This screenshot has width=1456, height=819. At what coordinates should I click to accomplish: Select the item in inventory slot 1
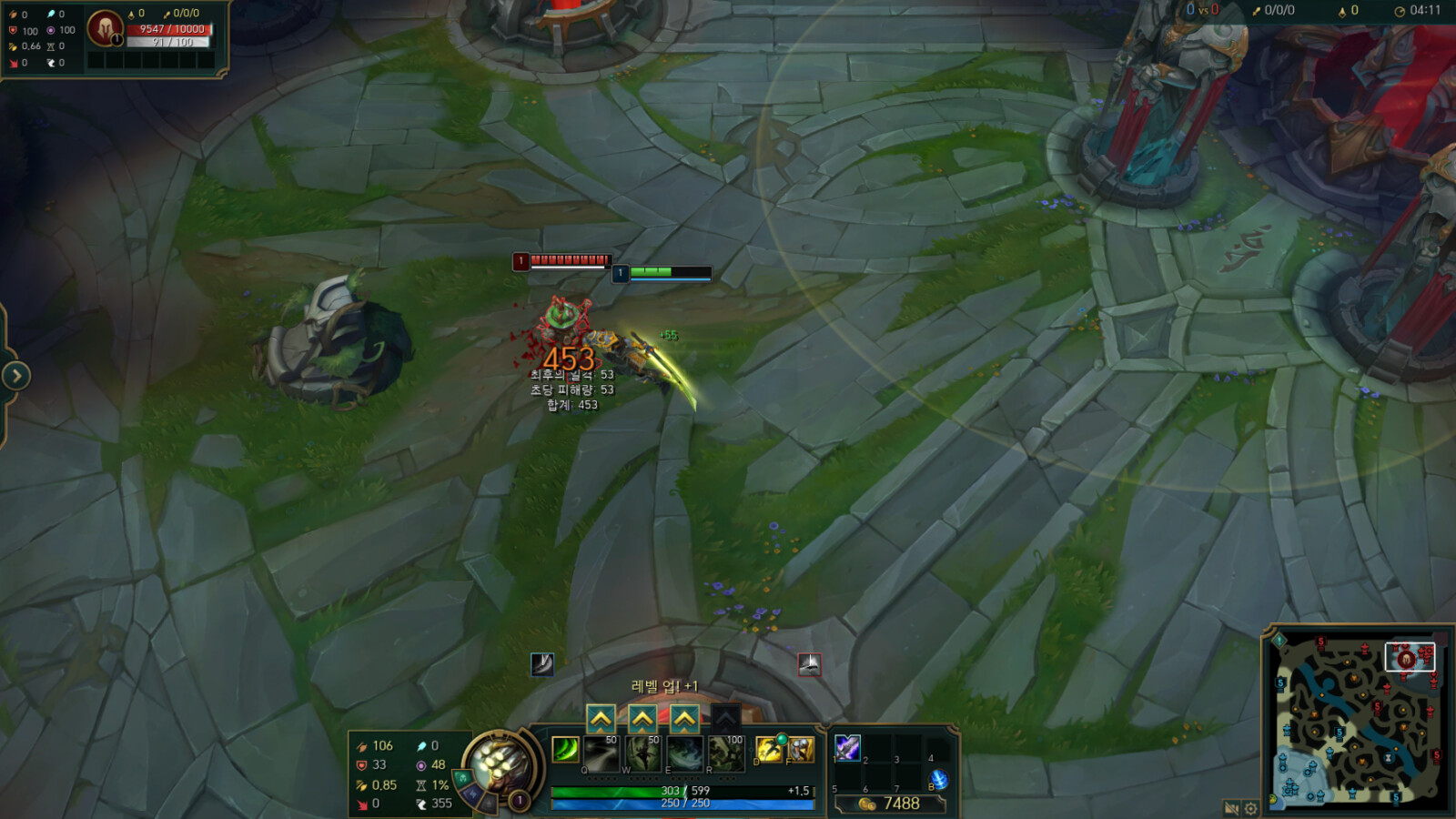[849, 746]
